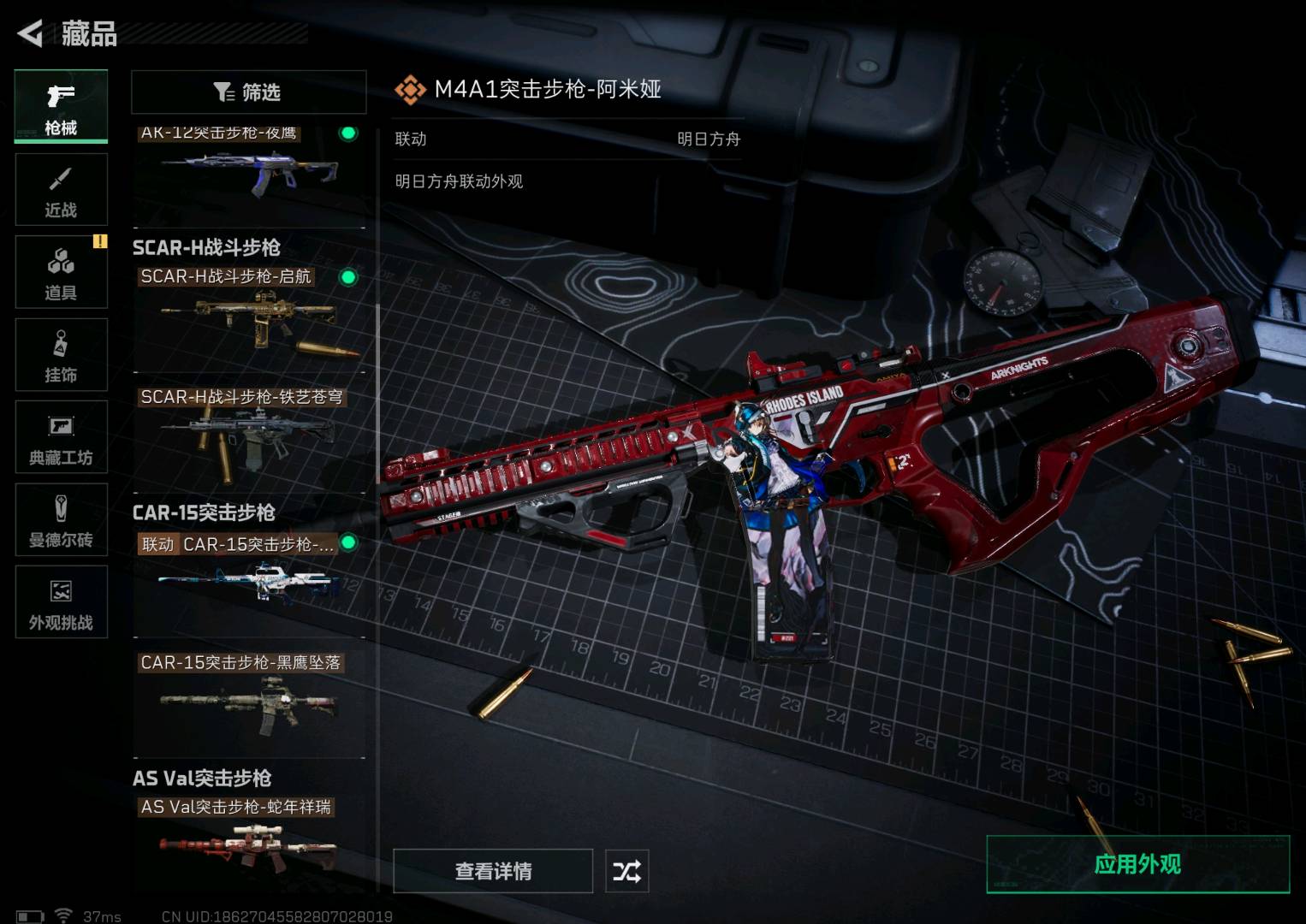This screenshot has width=1306, height=924.
Task: Open the 近战 melee category
Action: tap(61, 190)
